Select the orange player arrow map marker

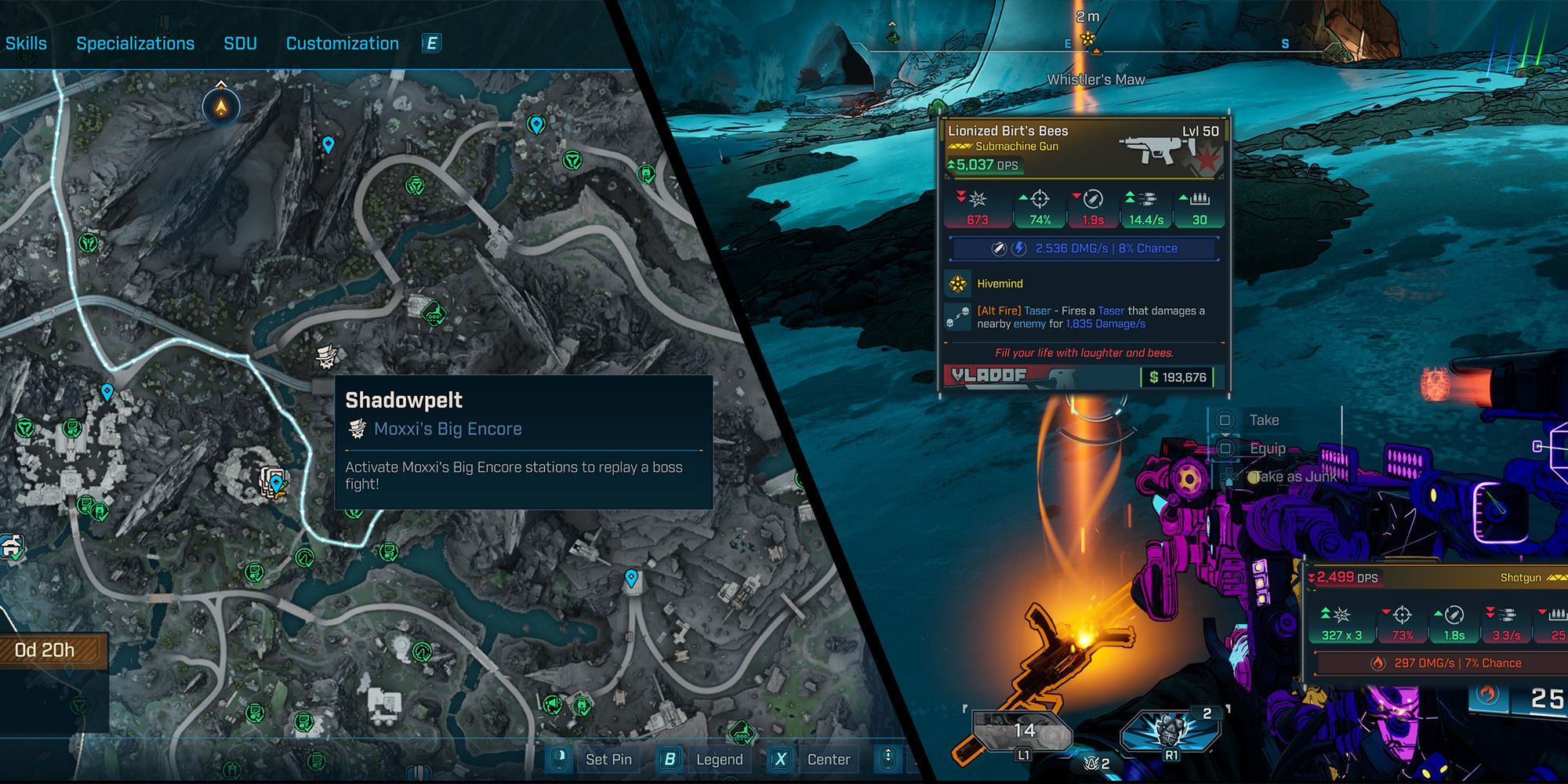coord(222,105)
